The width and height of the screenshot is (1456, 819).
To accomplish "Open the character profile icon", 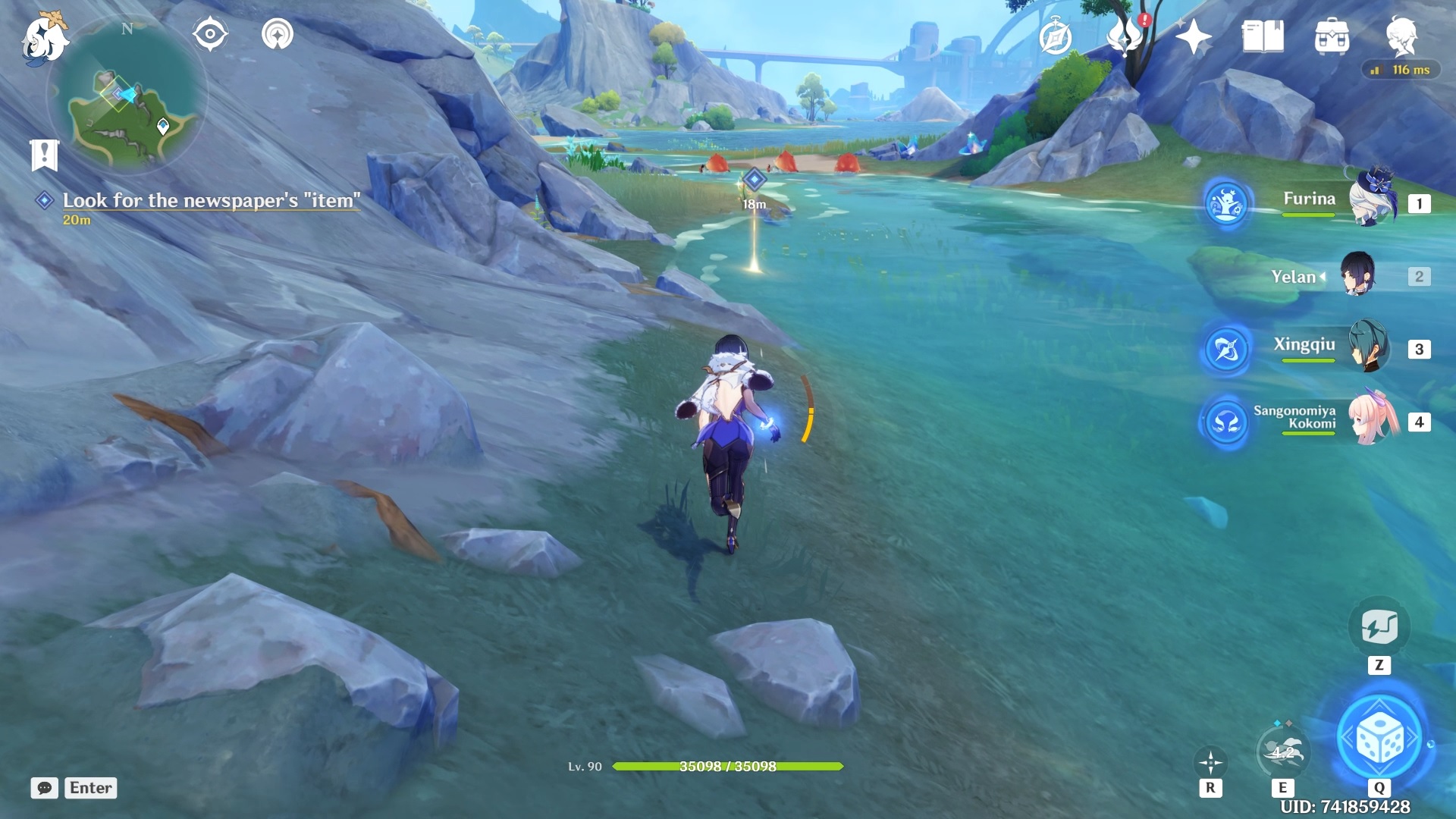I will click(x=1401, y=35).
